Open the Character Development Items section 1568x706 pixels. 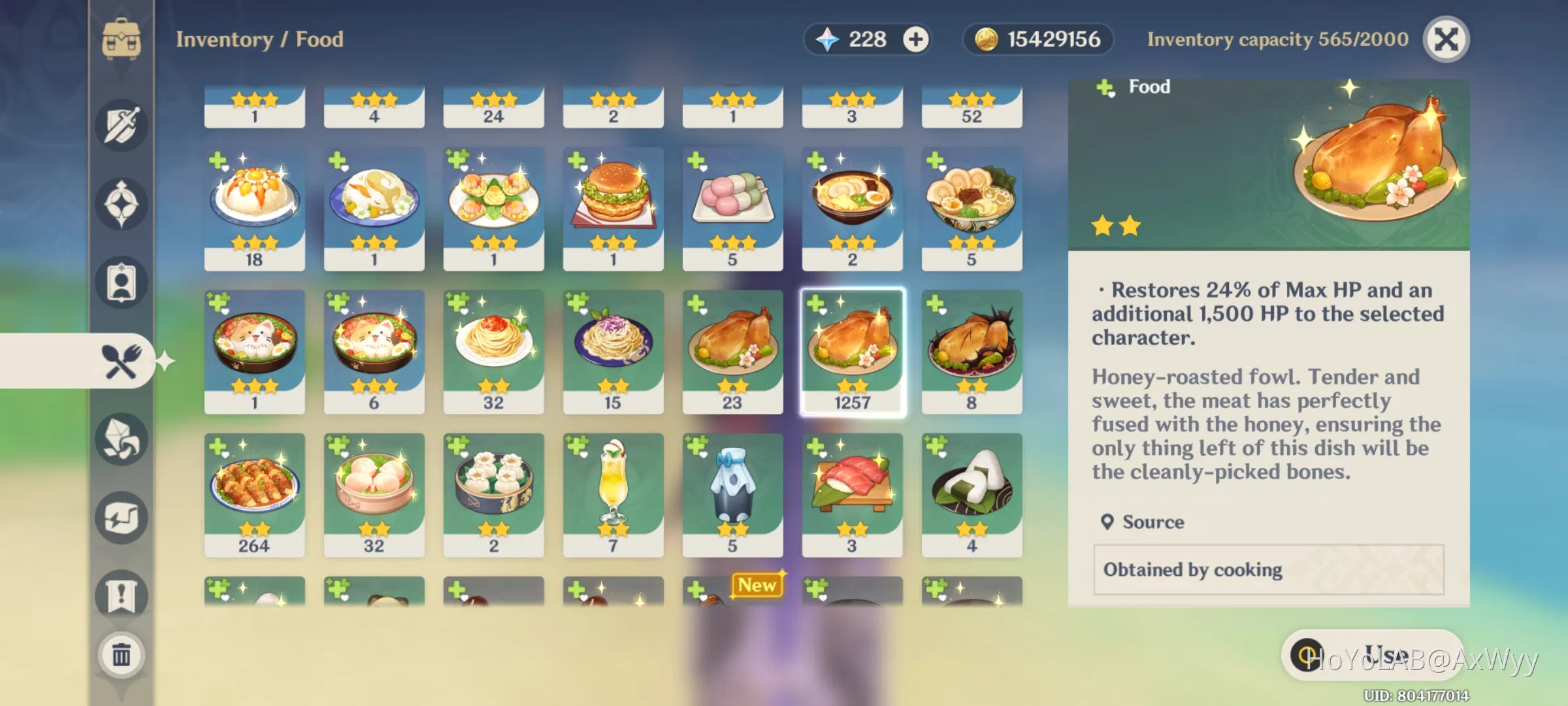click(121, 281)
